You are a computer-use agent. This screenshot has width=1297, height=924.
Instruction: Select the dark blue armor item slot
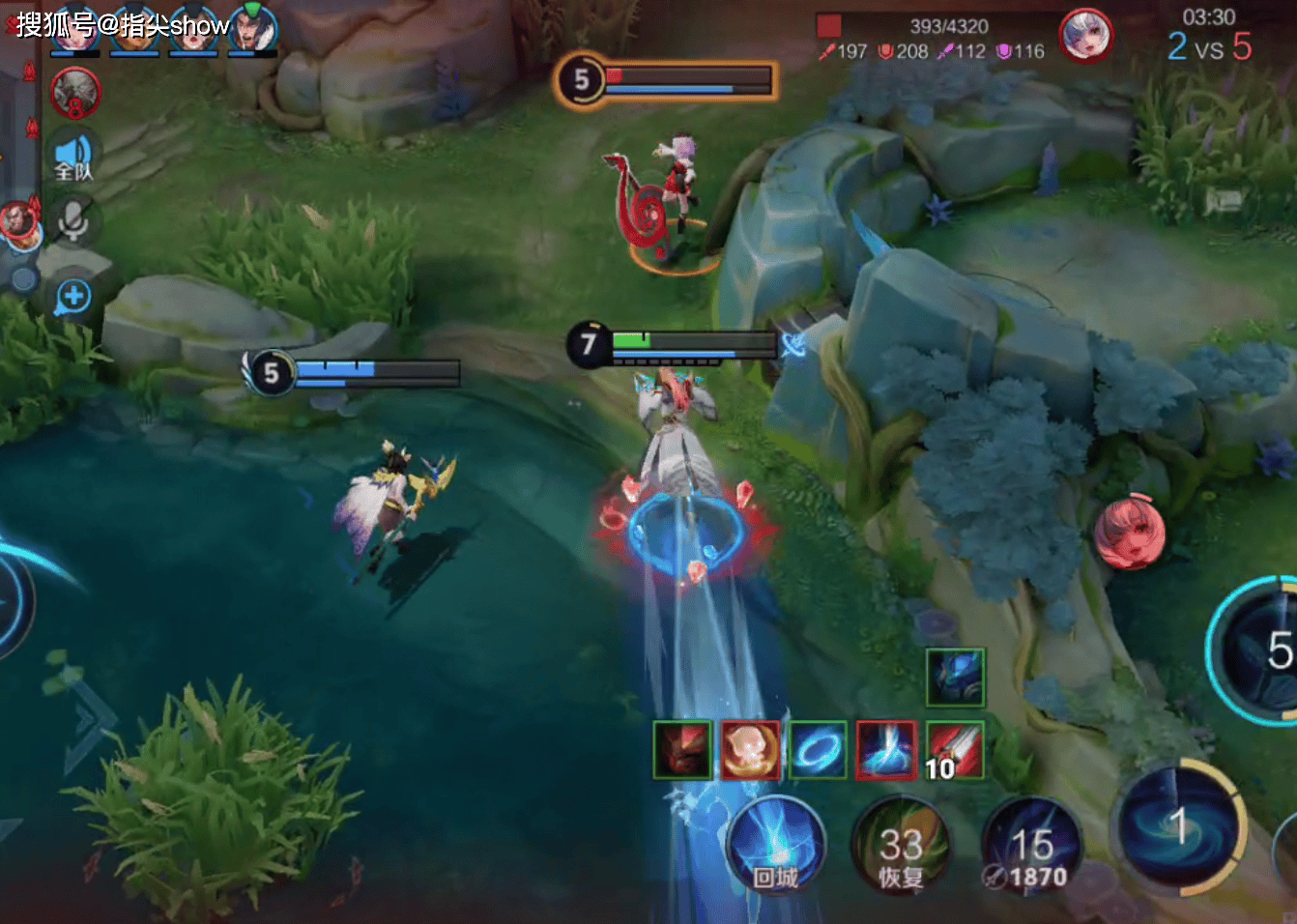pyautogui.click(x=955, y=678)
